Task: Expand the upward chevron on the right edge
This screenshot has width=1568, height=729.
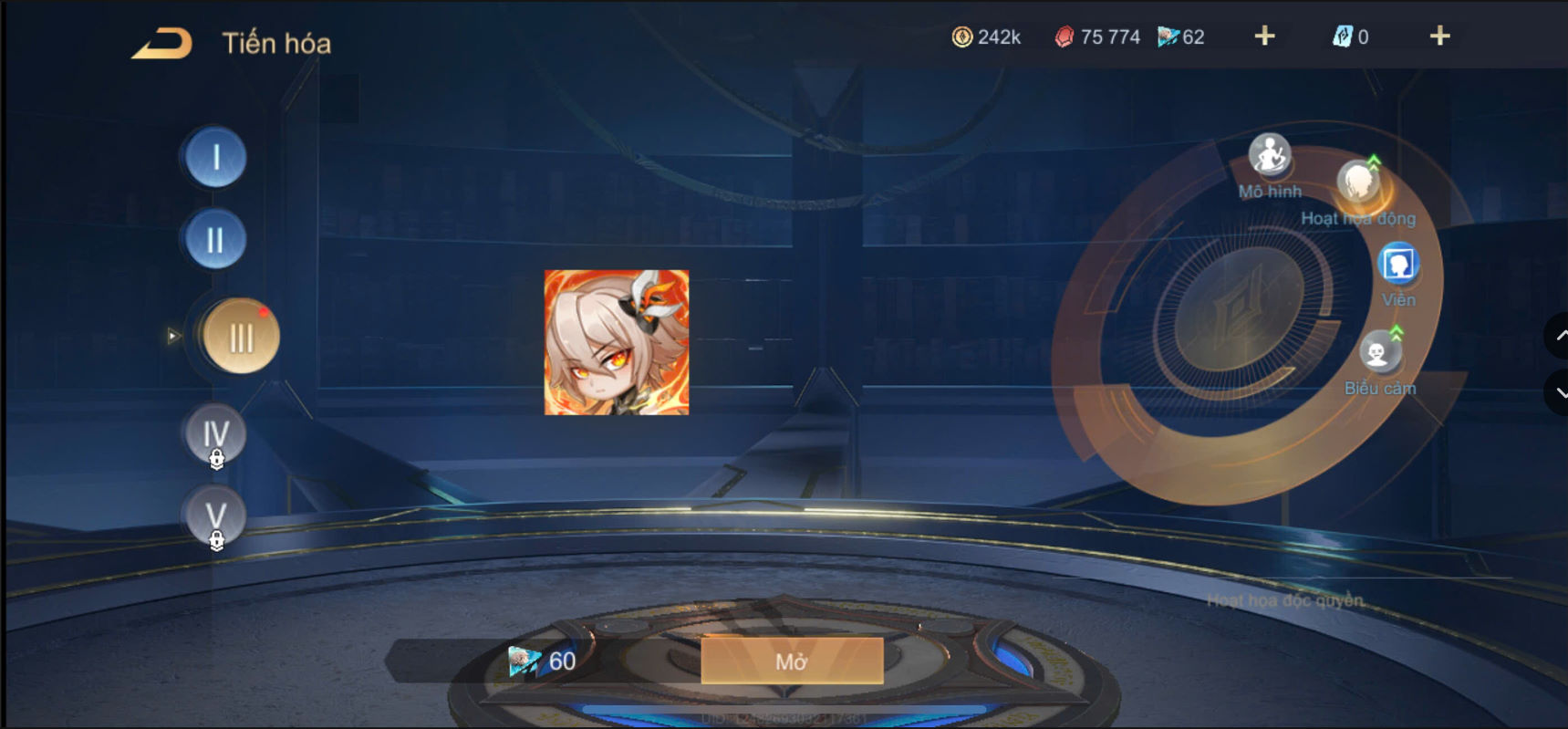Action: (1561, 336)
